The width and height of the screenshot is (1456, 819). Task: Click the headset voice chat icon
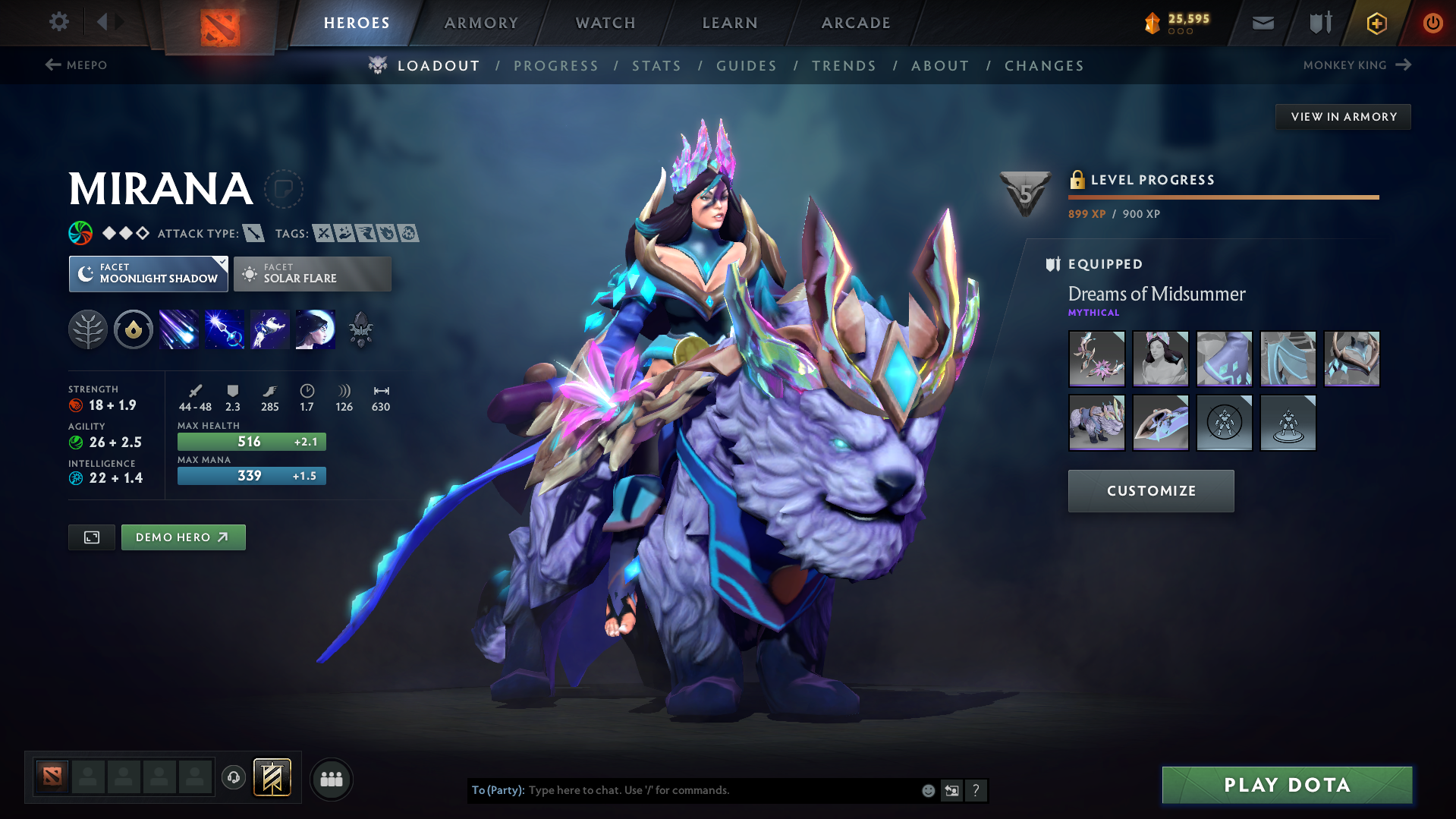coord(233,779)
